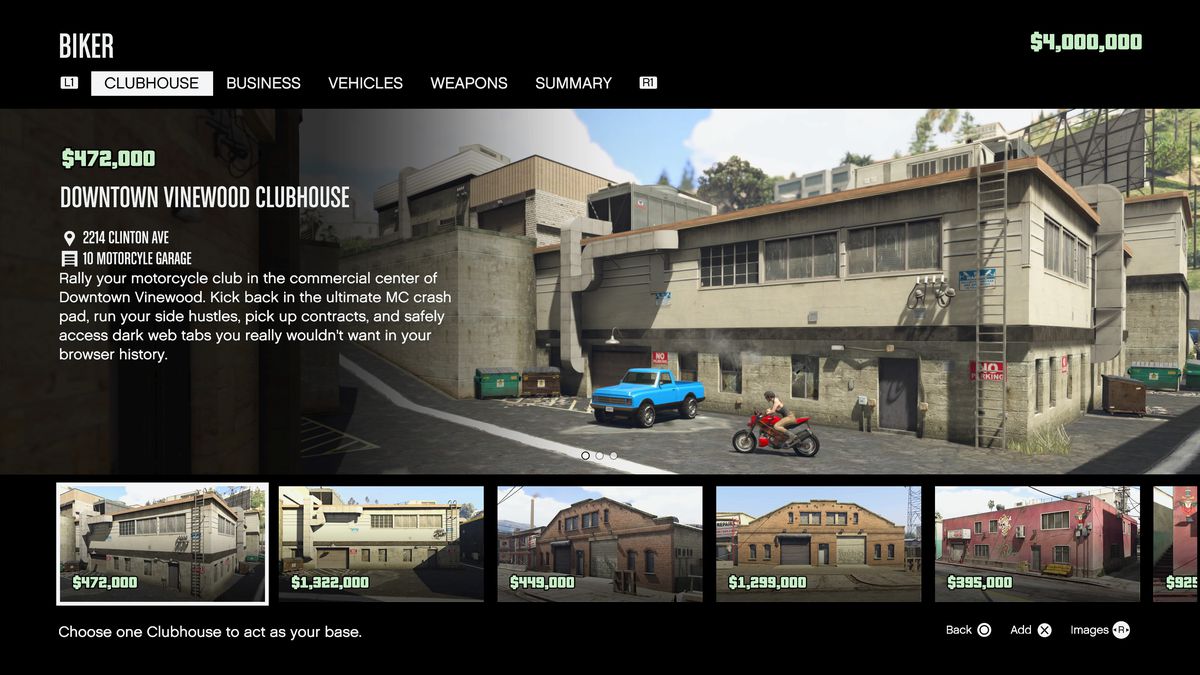The image size is (1200, 675).
Task: Switch to the Clubhouse tab
Action: (151, 84)
